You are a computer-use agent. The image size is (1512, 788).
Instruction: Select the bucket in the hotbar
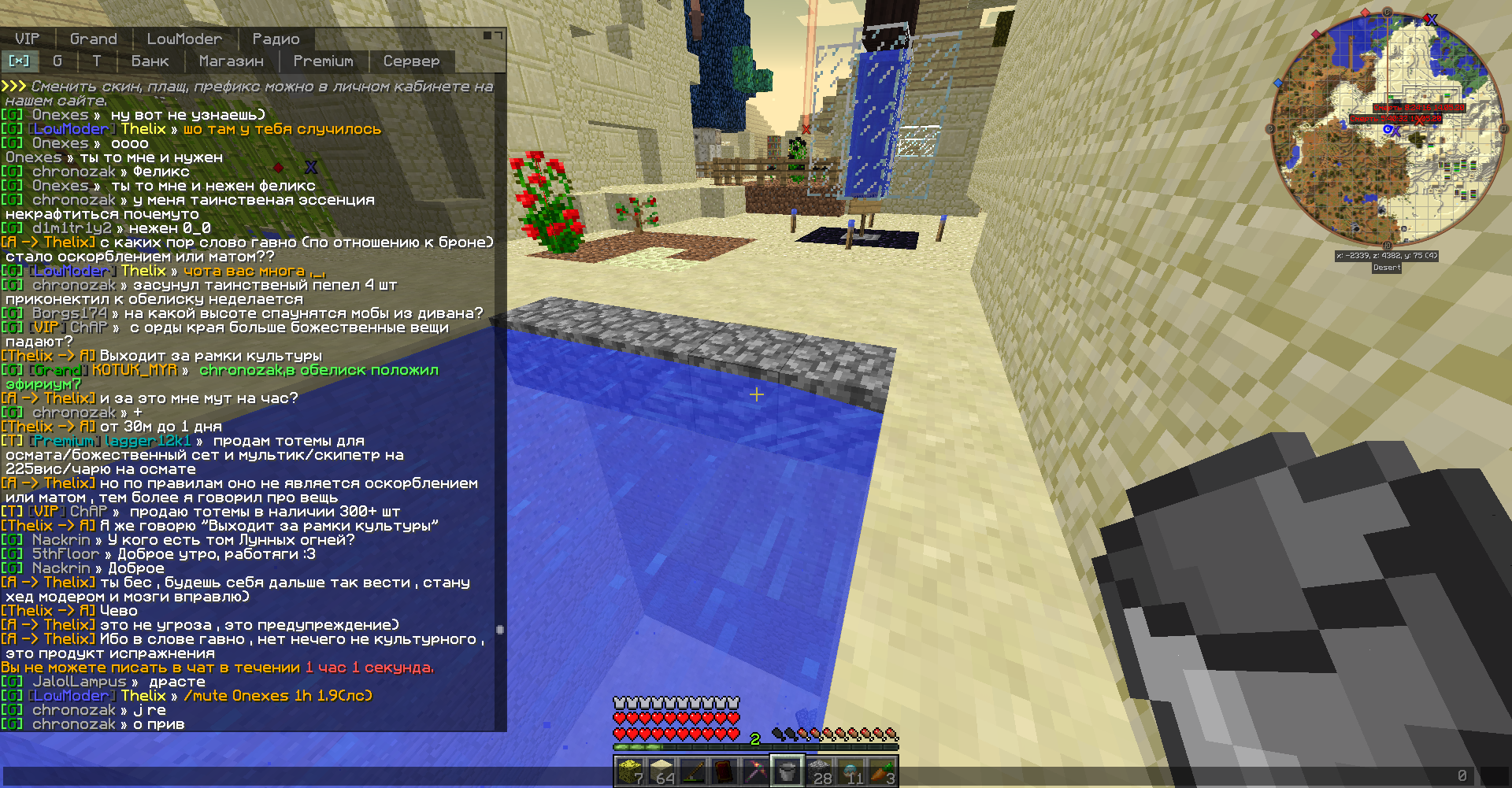[x=787, y=771]
